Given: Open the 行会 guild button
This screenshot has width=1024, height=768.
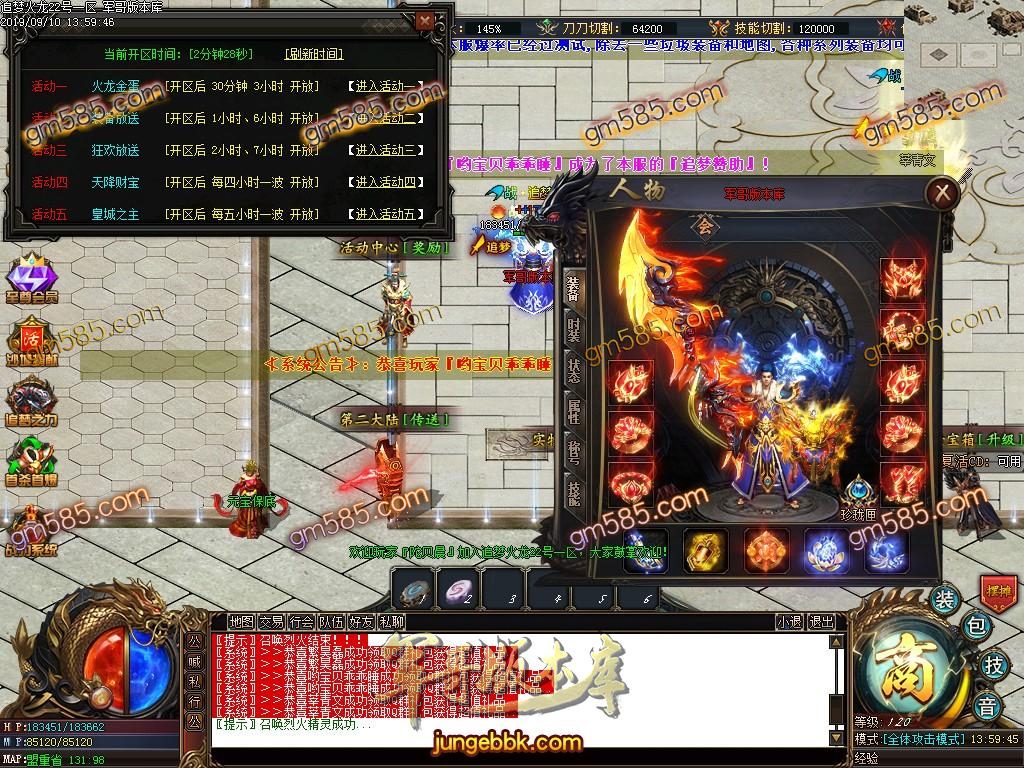Looking at the screenshot, I should tap(301, 622).
